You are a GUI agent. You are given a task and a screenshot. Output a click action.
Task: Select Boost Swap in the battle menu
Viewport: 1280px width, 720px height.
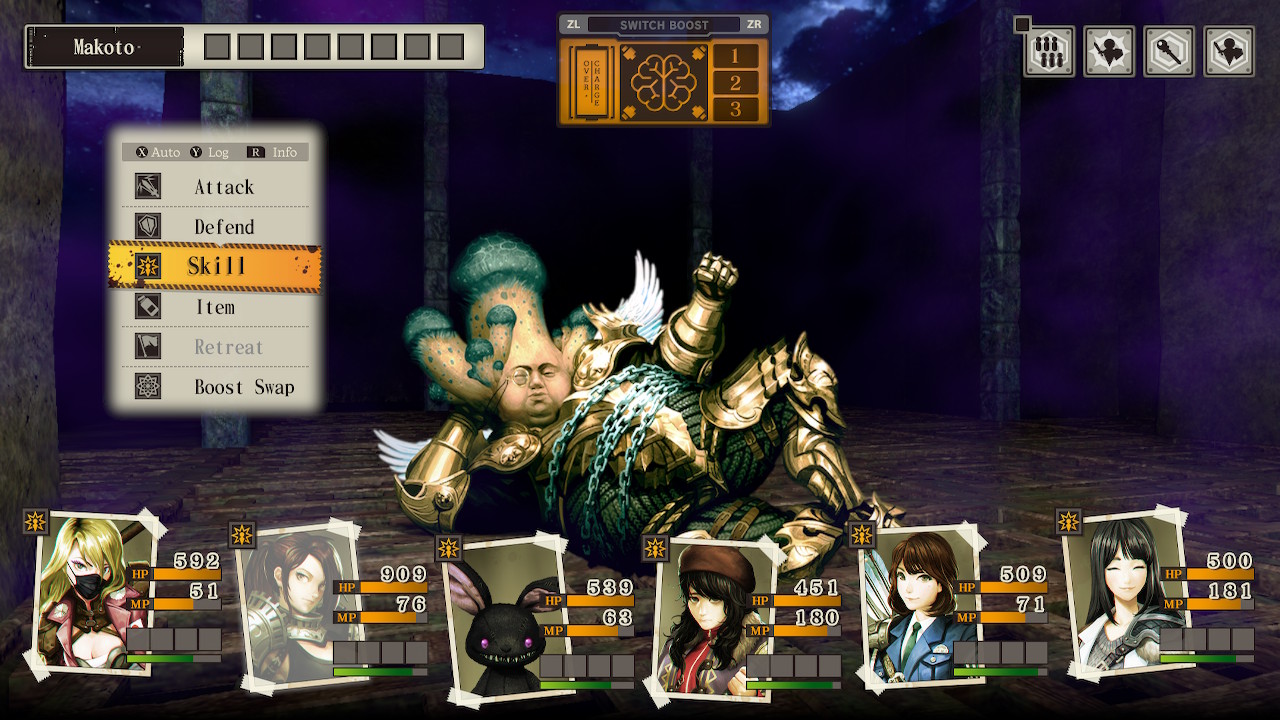[243, 387]
